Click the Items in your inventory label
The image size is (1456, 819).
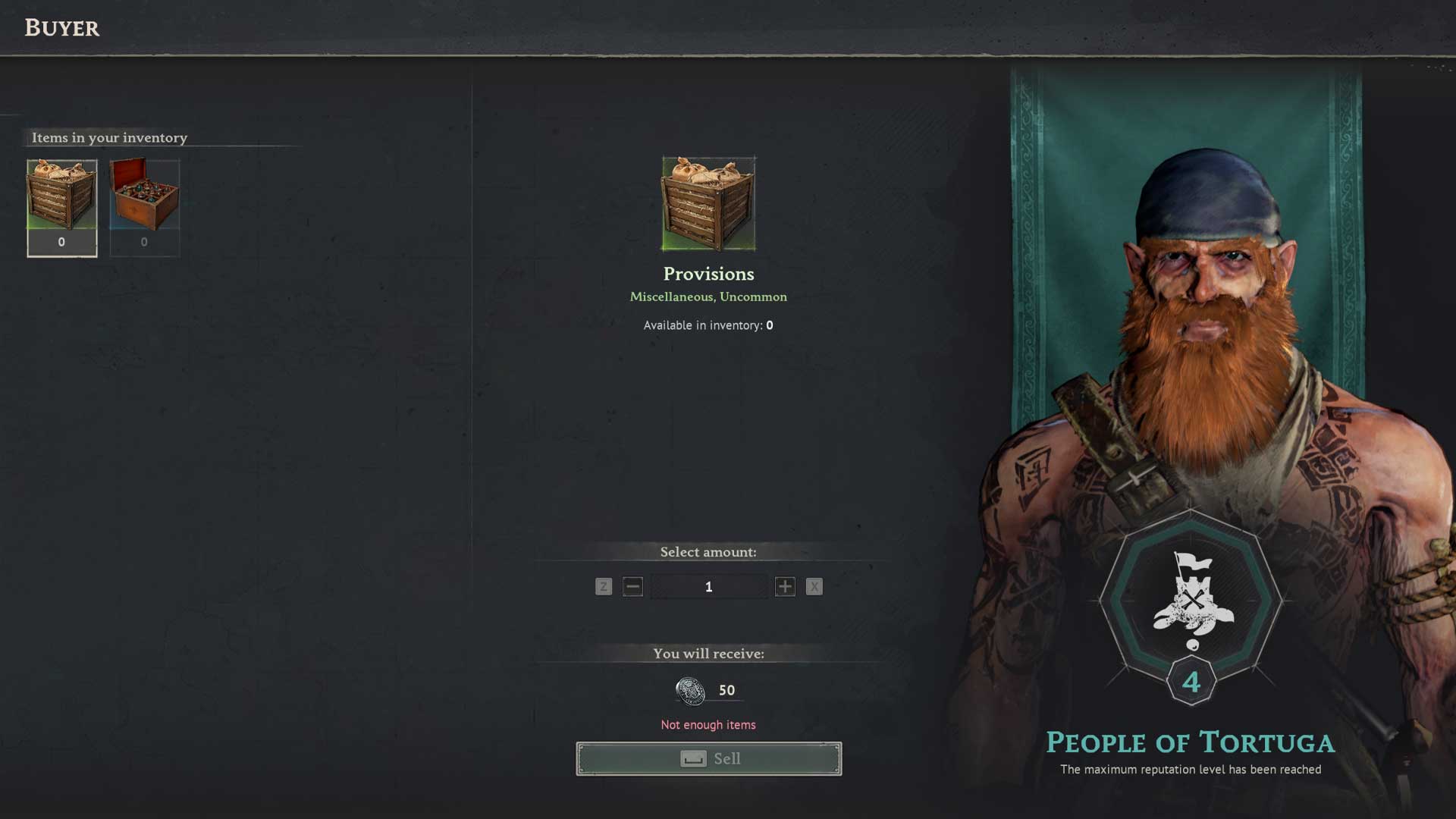coord(108,138)
